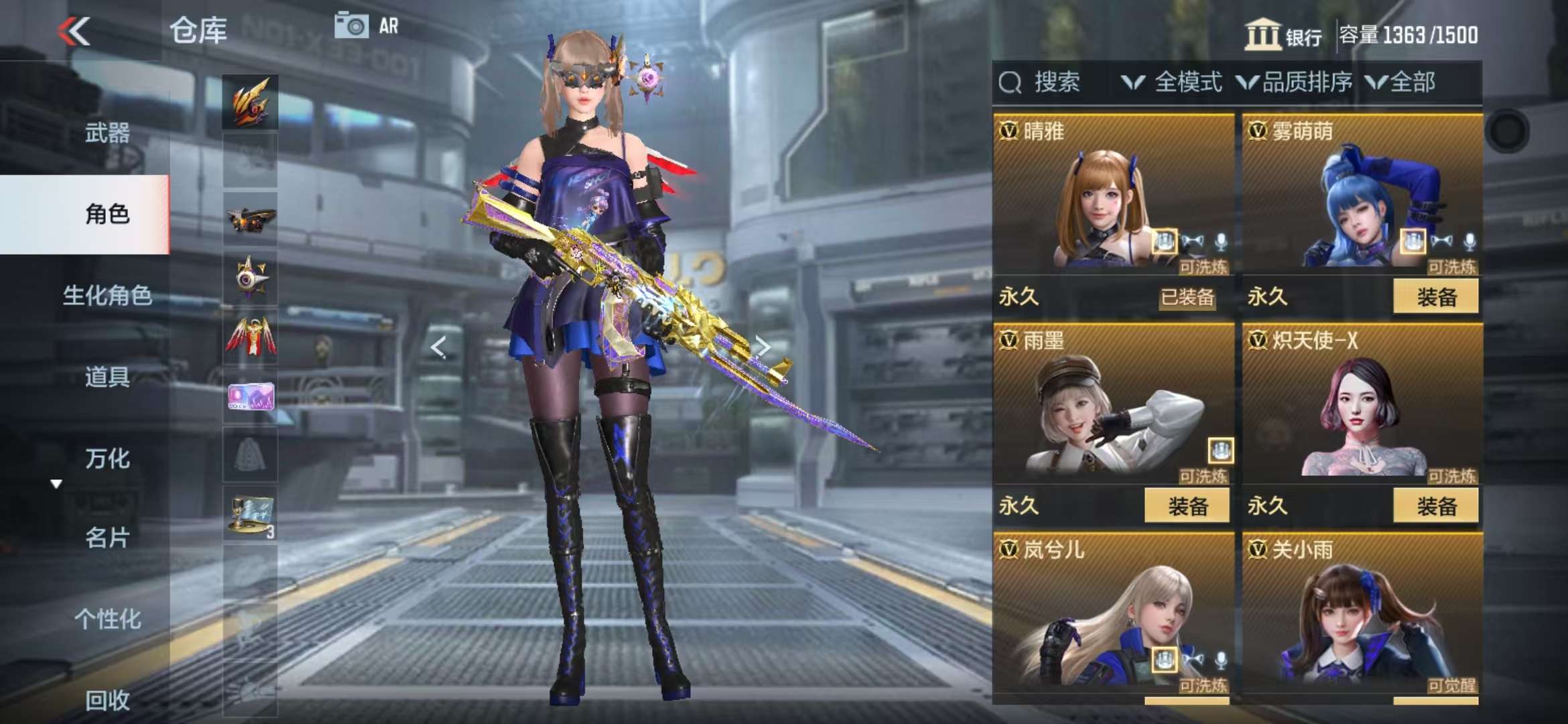Image resolution: width=1568 pixels, height=724 pixels.
Task: Open the AR camera mode
Action: pyautogui.click(x=366, y=26)
